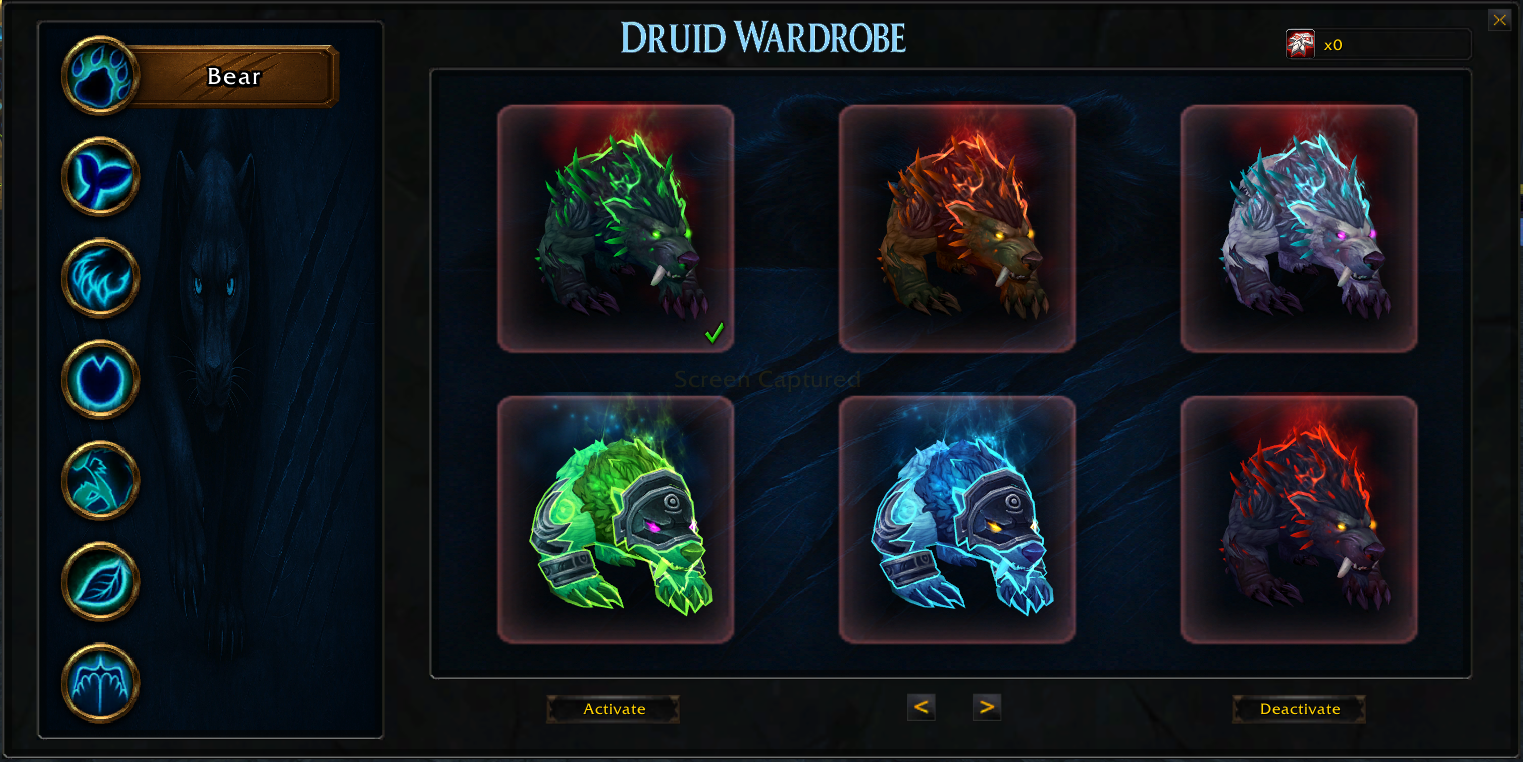Select the Travel form icon
1523x762 pixels.
coord(100,480)
